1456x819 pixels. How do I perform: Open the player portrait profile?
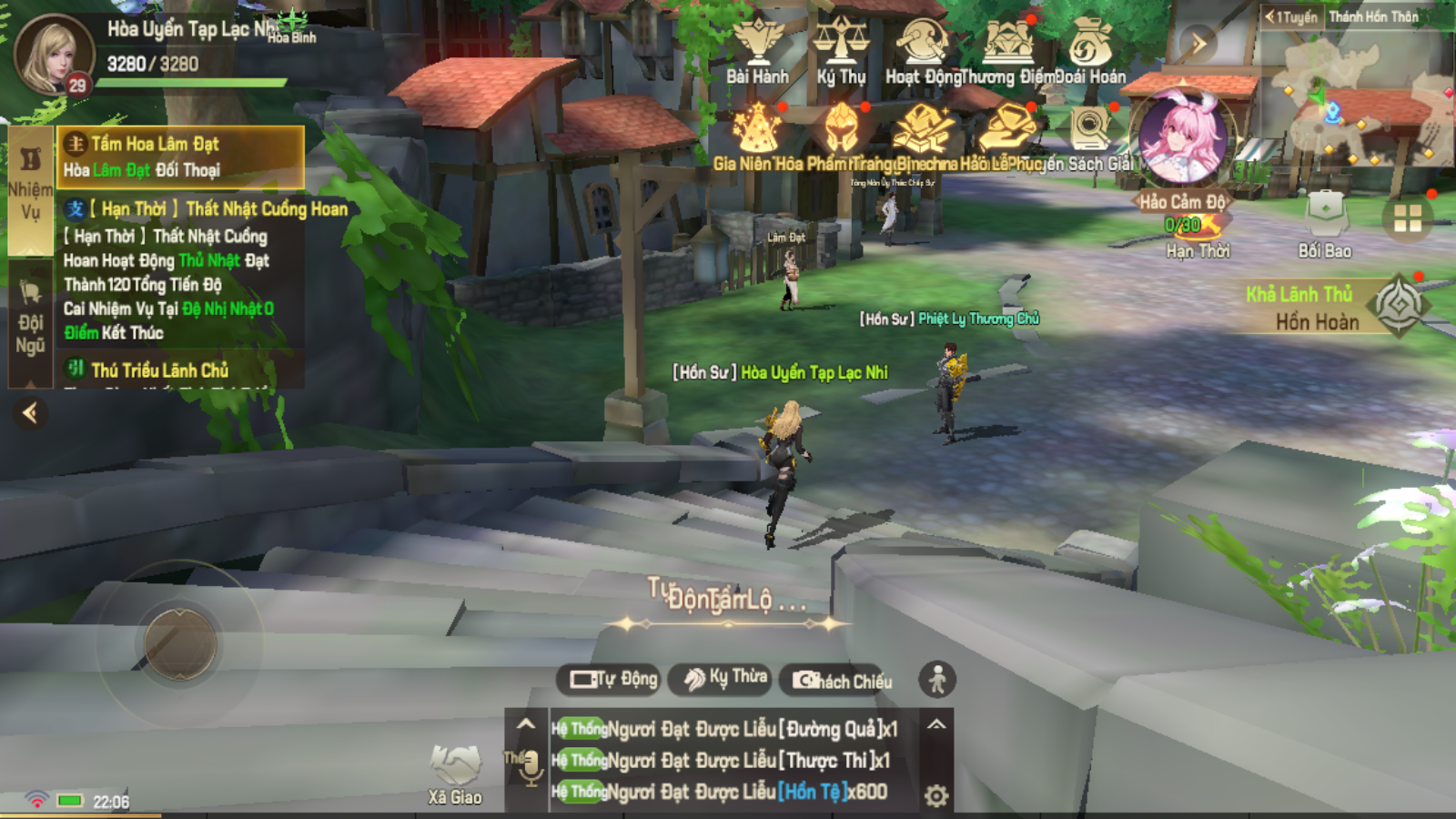[x=53, y=54]
